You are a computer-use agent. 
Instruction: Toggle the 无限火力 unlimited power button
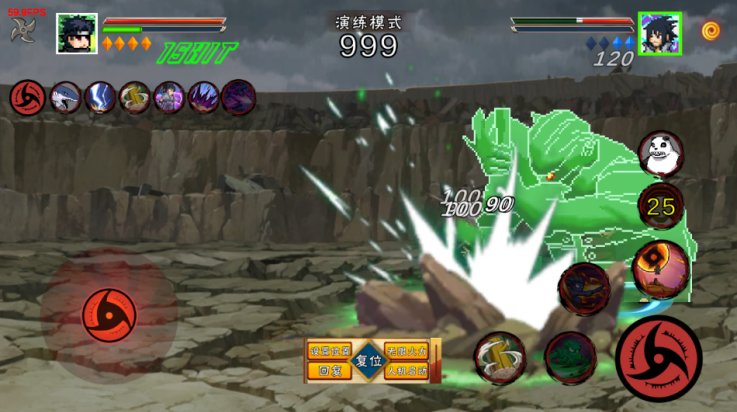(x=407, y=351)
